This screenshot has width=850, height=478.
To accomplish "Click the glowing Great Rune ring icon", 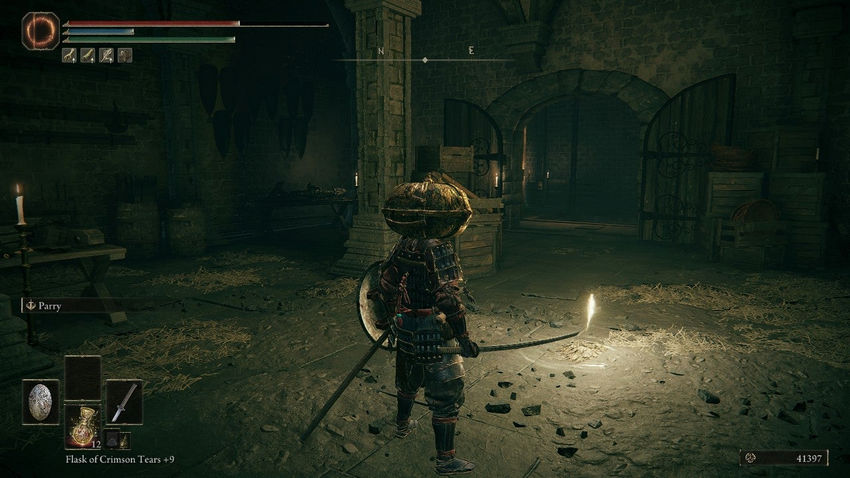I will (40, 31).
